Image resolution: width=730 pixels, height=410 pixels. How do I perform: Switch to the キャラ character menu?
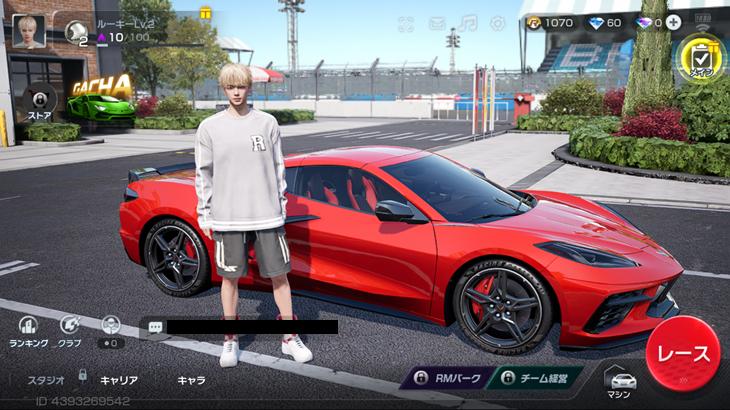[x=191, y=380]
